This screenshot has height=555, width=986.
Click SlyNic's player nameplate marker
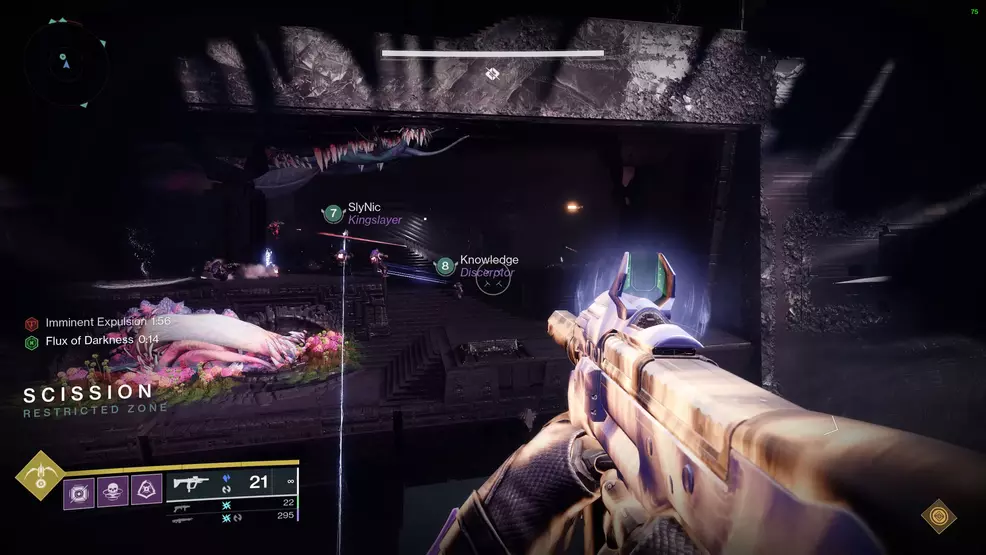[333, 213]
